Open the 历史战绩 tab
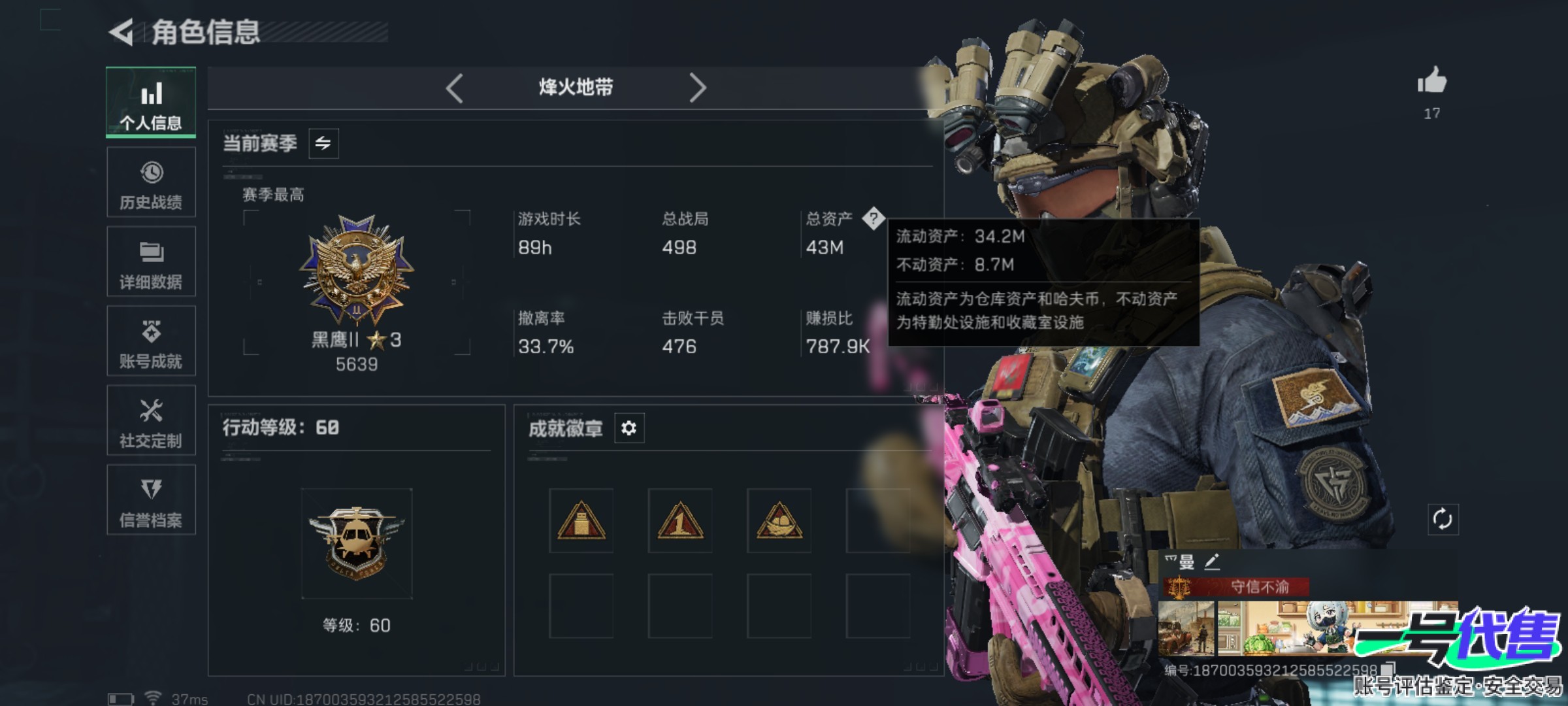 [151, 182]
